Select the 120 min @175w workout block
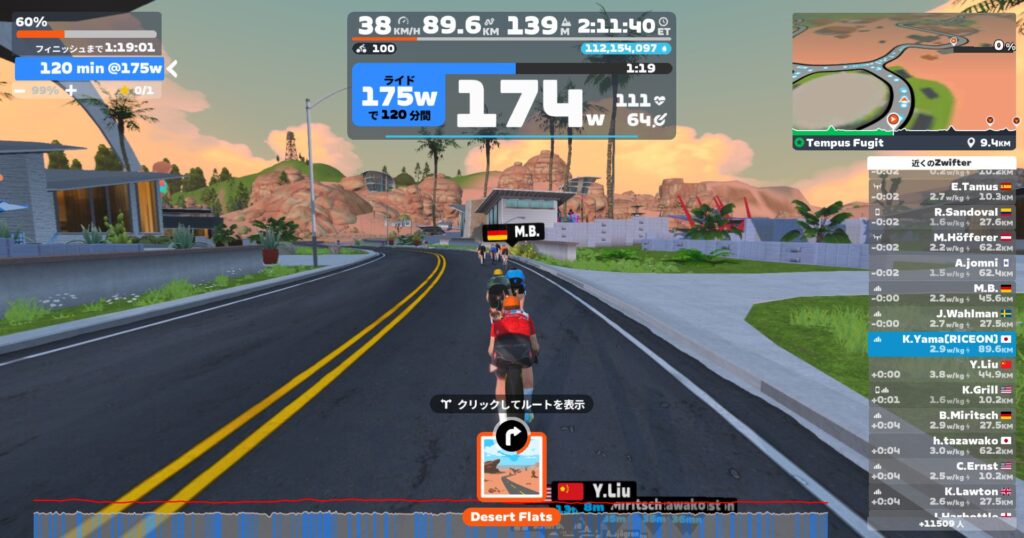Screen dimensions: 1024x538 pyautogui.click(x=90, y=68)
